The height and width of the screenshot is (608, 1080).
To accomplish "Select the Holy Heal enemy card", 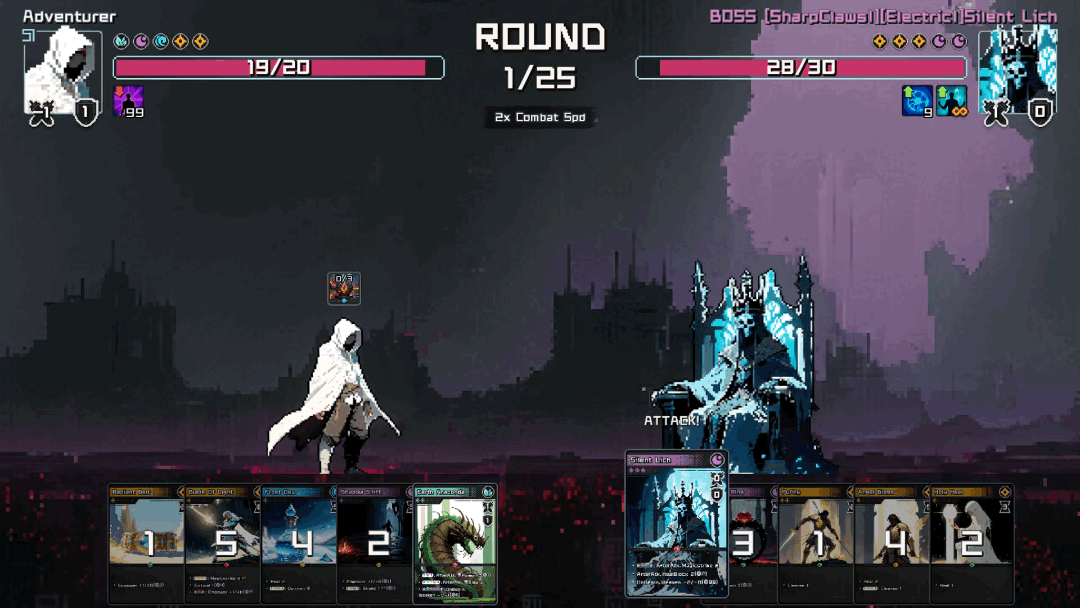I will point(972,542).
